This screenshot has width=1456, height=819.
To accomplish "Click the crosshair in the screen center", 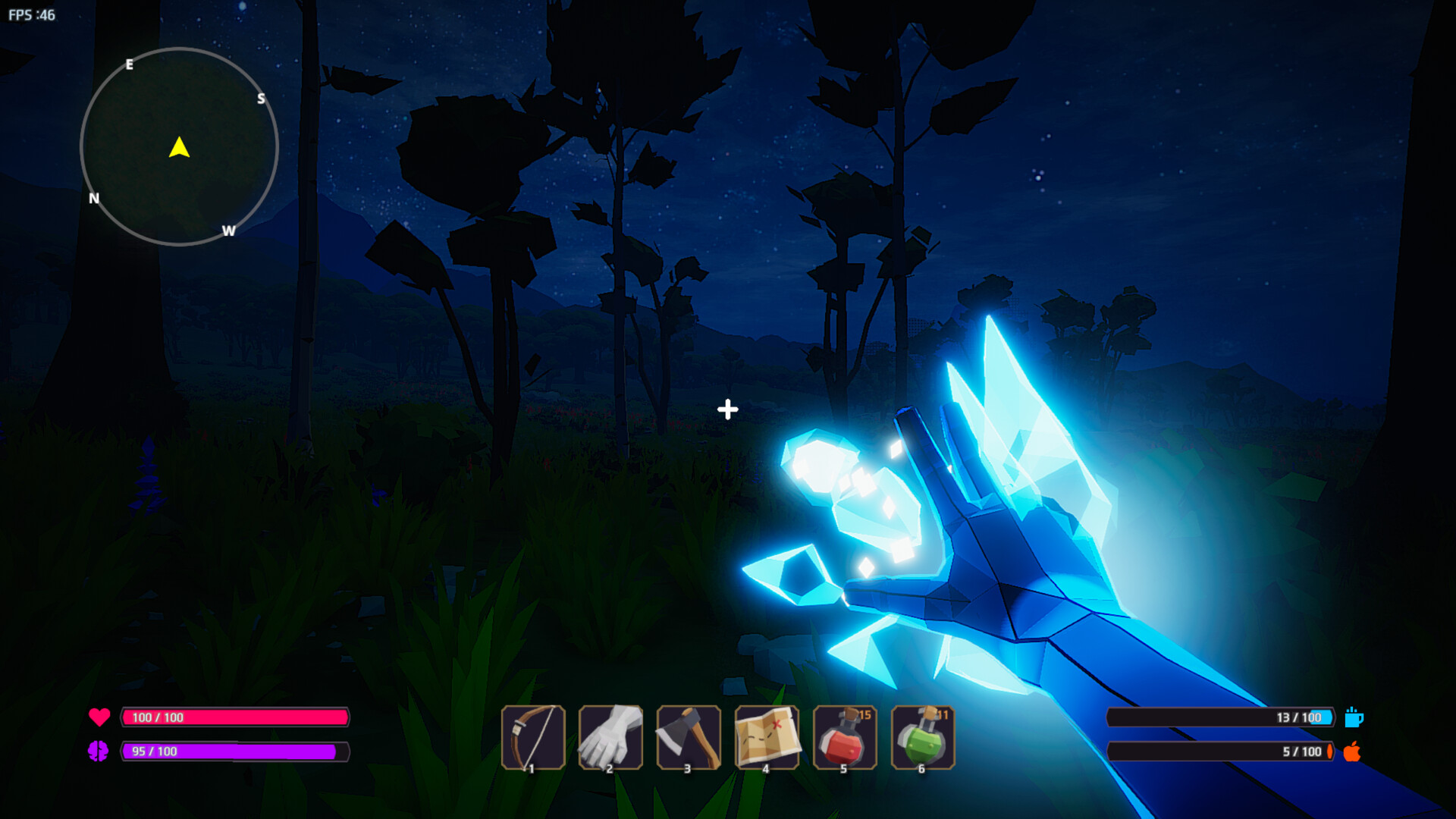I will point(727,409).
